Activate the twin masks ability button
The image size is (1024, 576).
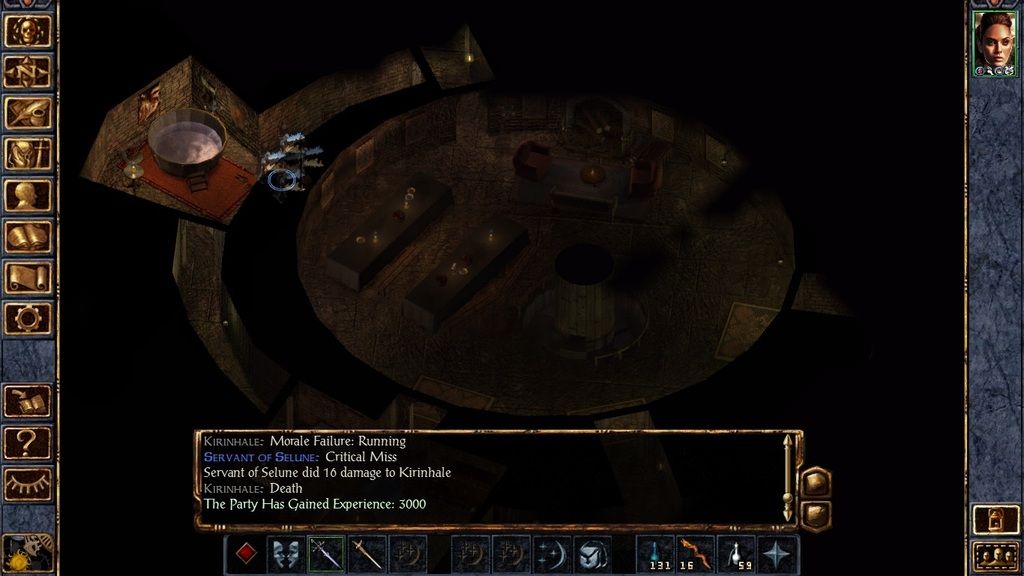coord(286,554)
